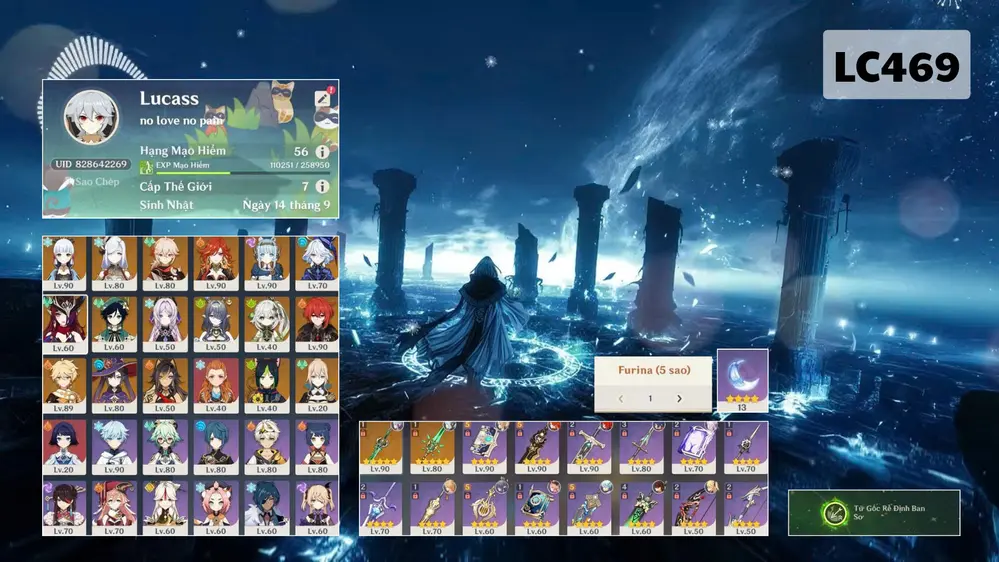999x562 pixels.
Task: Choose Diluc's Lv.90 character card
Action: [316, 320]
